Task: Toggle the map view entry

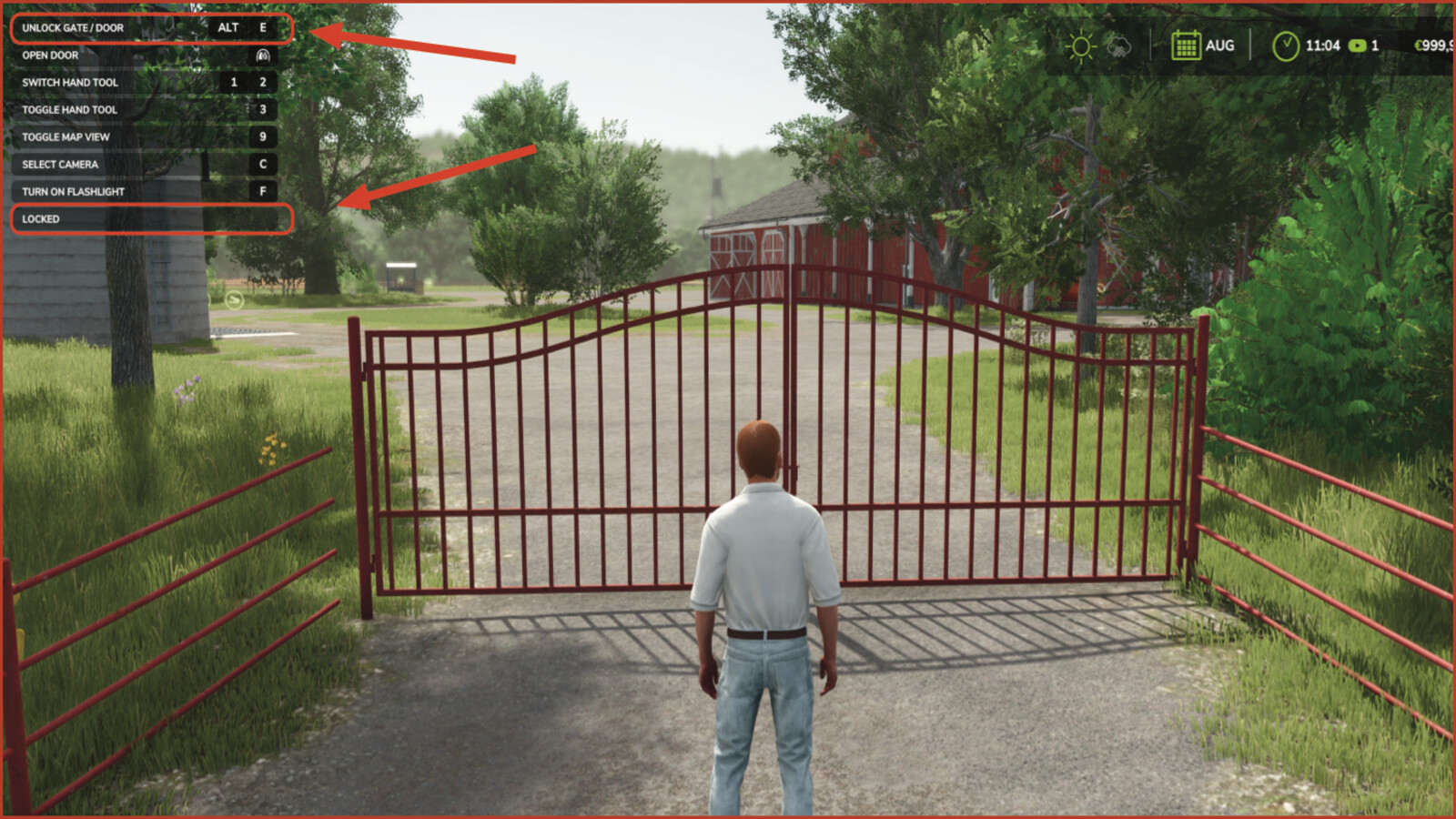Action: (x=66, y=136)
